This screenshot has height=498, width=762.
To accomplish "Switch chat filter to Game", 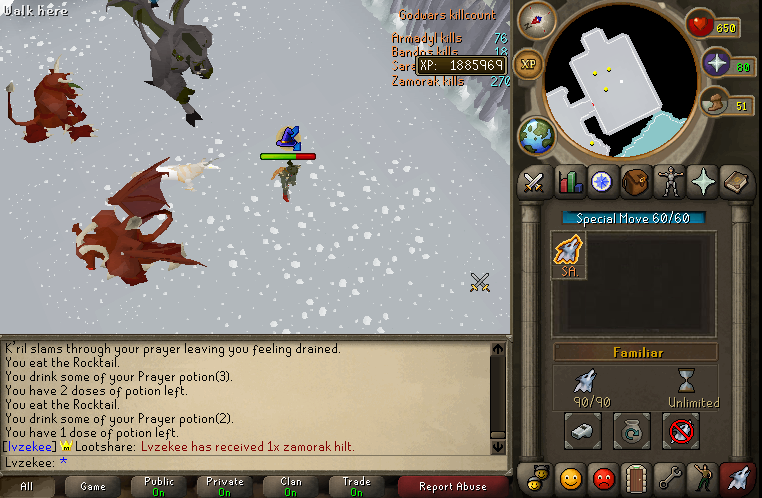I will tap(92, 486).
